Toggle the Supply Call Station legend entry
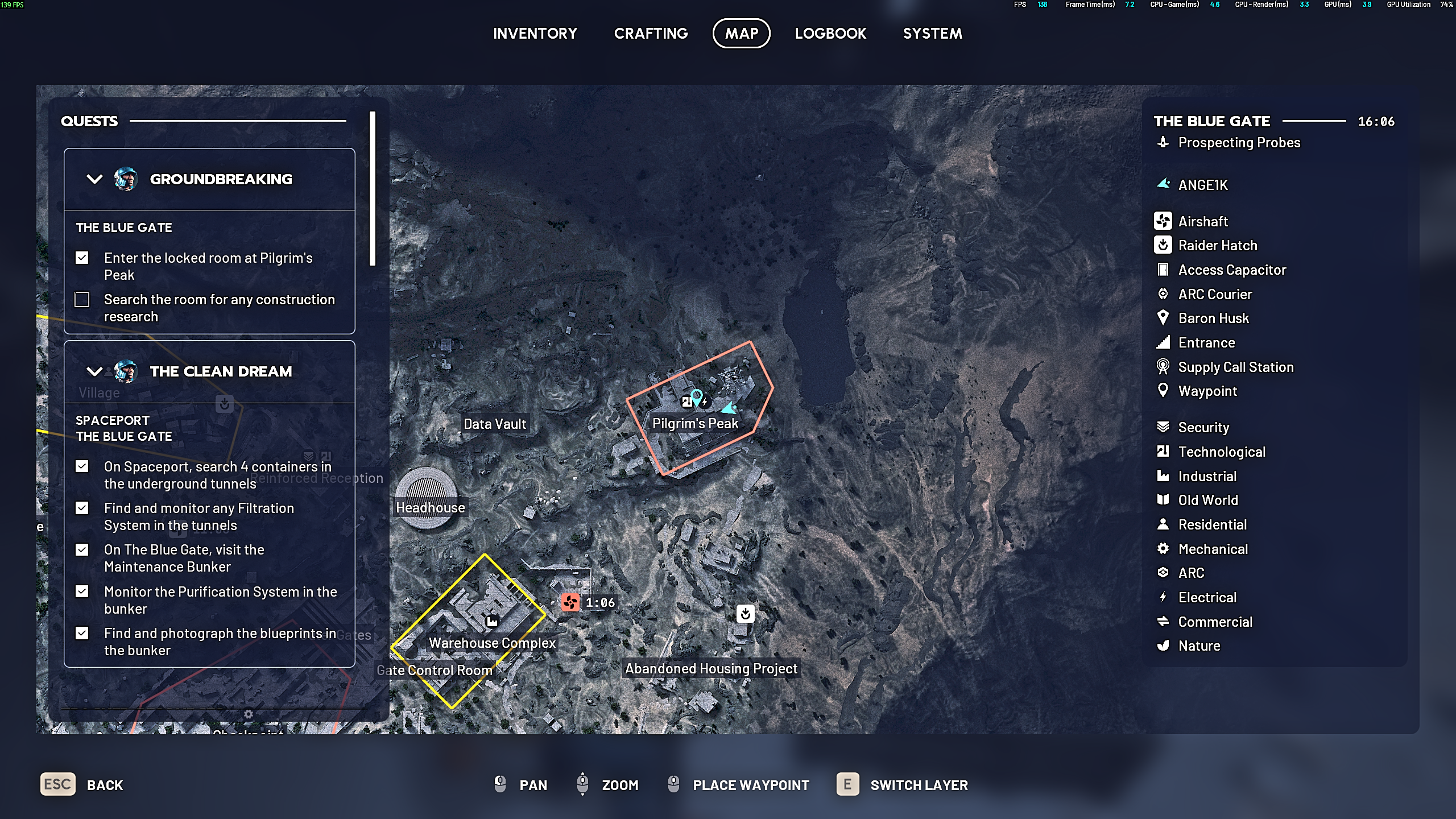The image size is (1456, 819). [x=1235, y=367]
